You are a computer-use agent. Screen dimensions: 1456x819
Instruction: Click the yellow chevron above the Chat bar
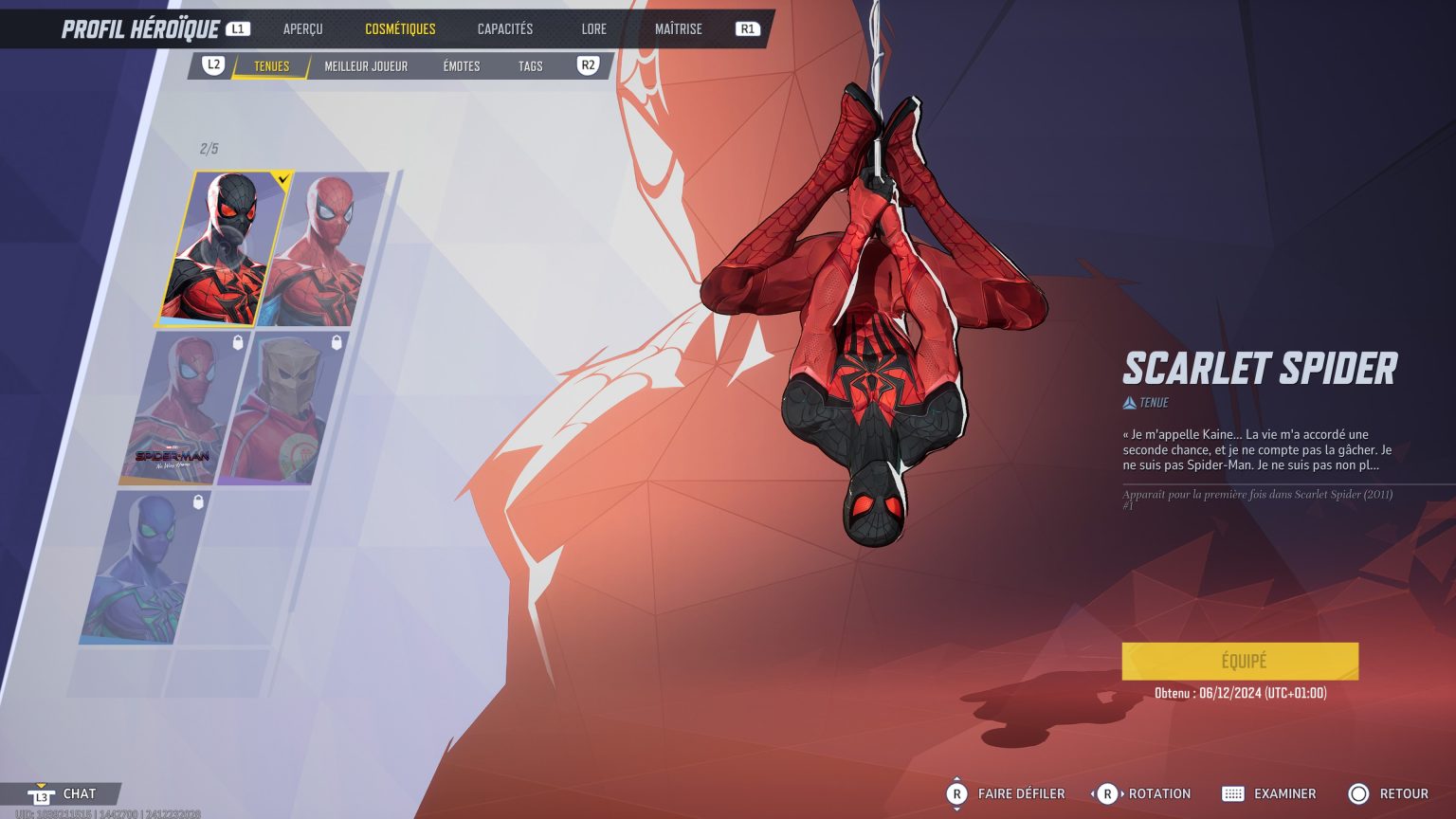point(39,784)
